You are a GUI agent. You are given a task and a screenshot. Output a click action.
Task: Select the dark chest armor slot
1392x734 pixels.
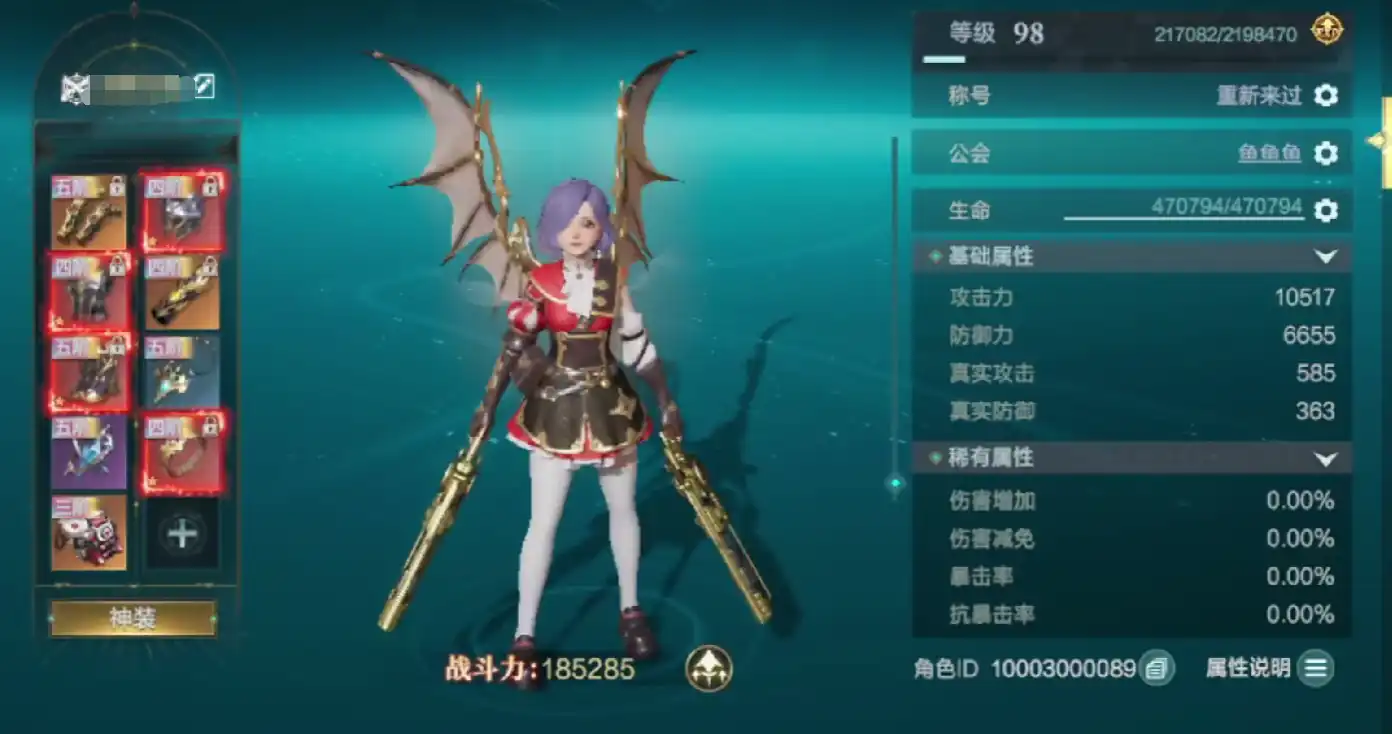(x=89, y=292)
